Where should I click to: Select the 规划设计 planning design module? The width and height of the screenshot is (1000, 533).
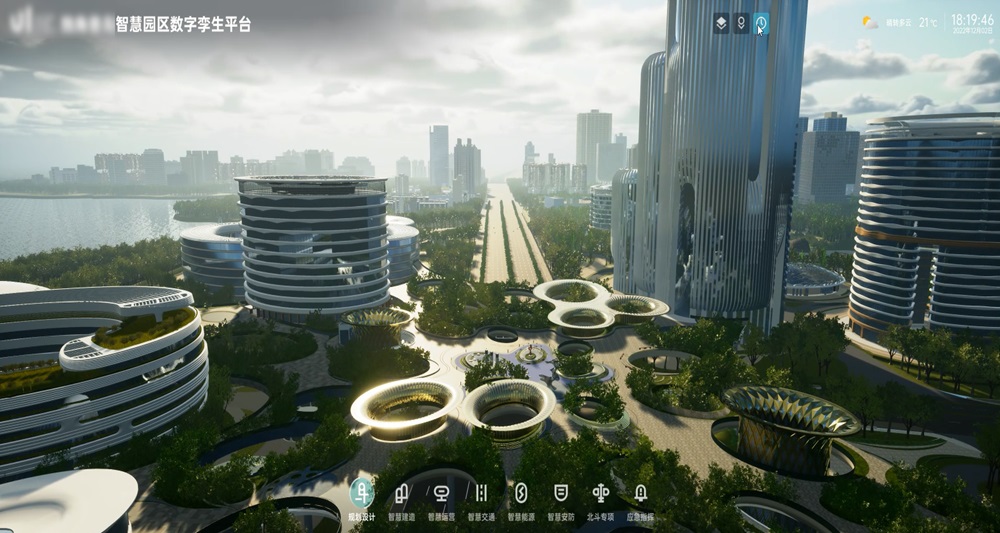pos(361,494)
